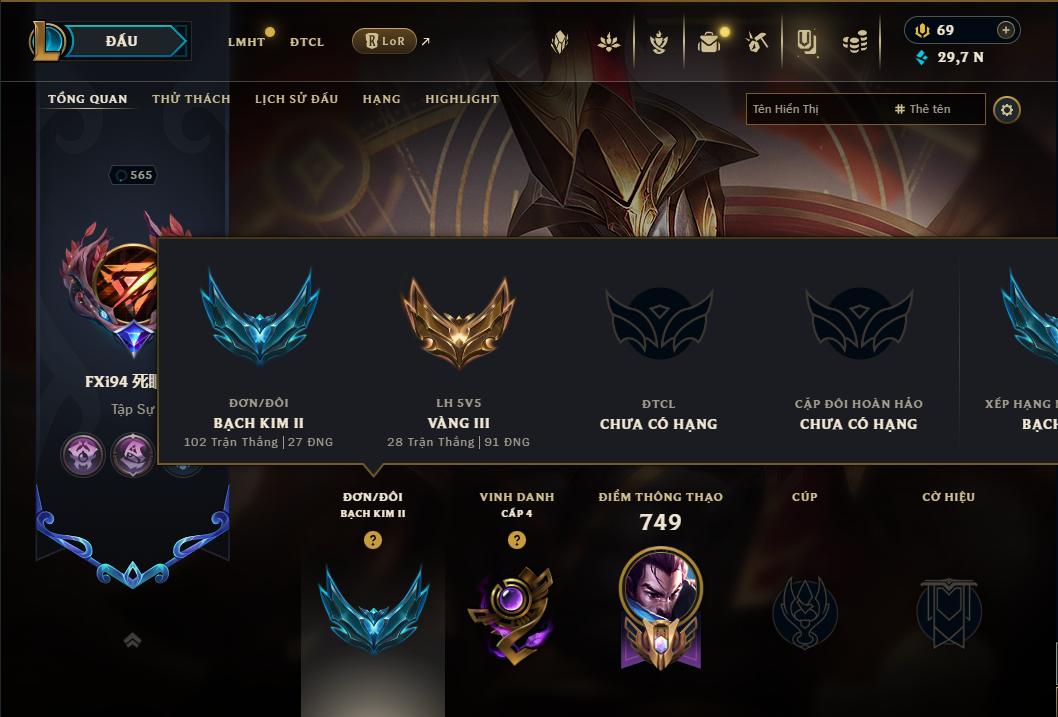The height and width of the screenshot is (717, 1058).
Task: Add RP with the plus button
Action: (x=1005, y=30)
